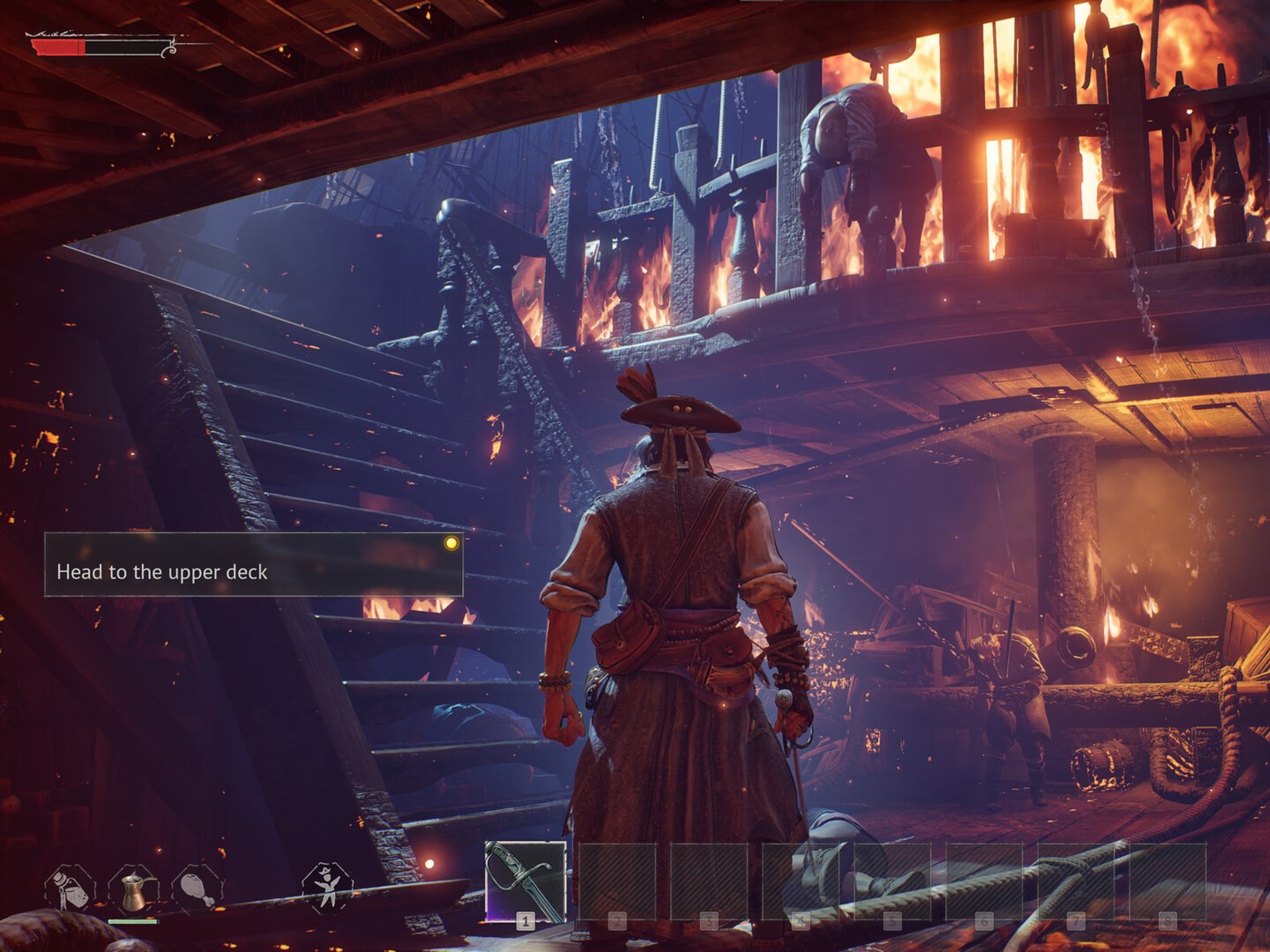
Task: Click hotbar slot 5
Action: pyautogui.click(x=891, y=881)
